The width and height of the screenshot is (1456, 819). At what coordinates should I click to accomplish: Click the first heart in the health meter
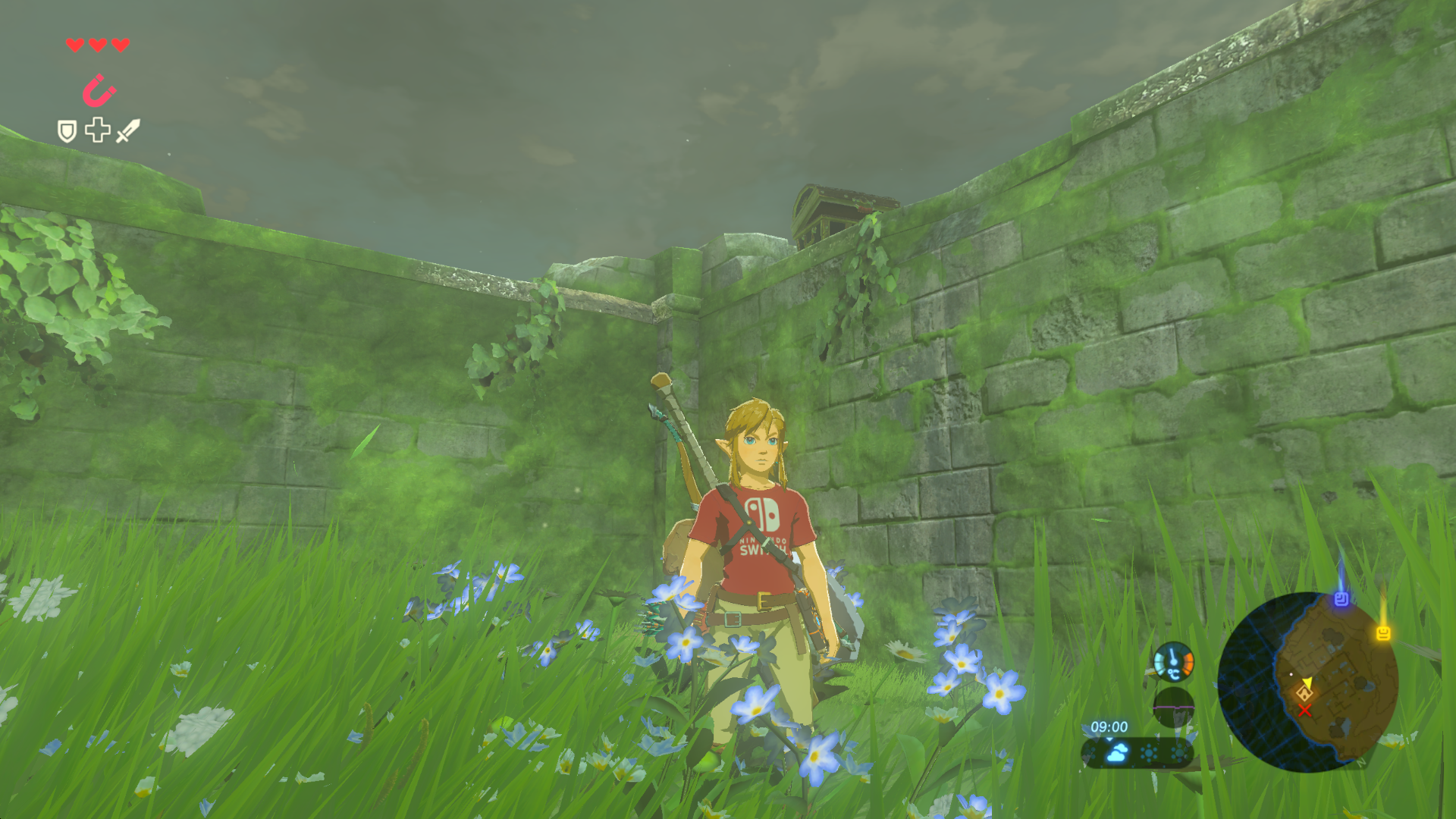(74, 45)
